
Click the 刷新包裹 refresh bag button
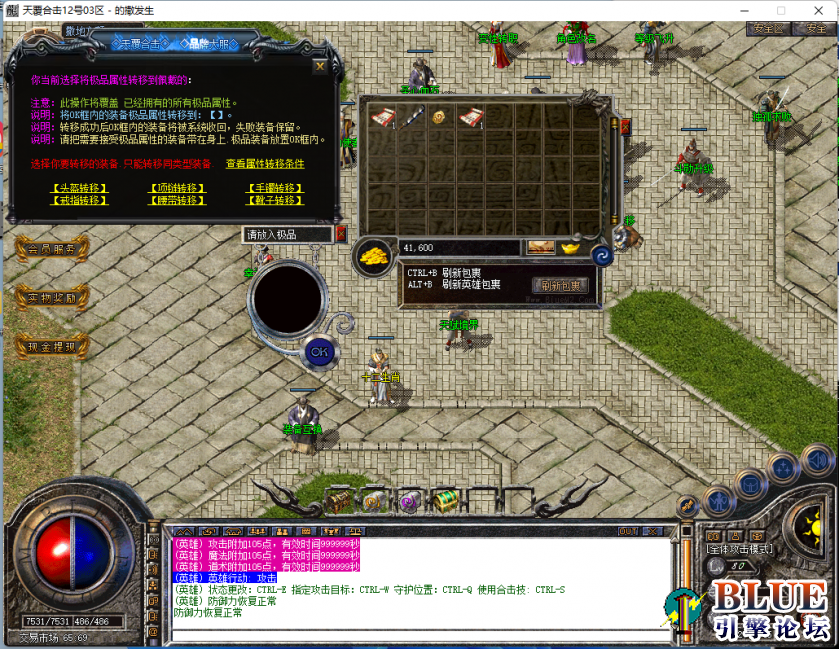coord(560,285)
